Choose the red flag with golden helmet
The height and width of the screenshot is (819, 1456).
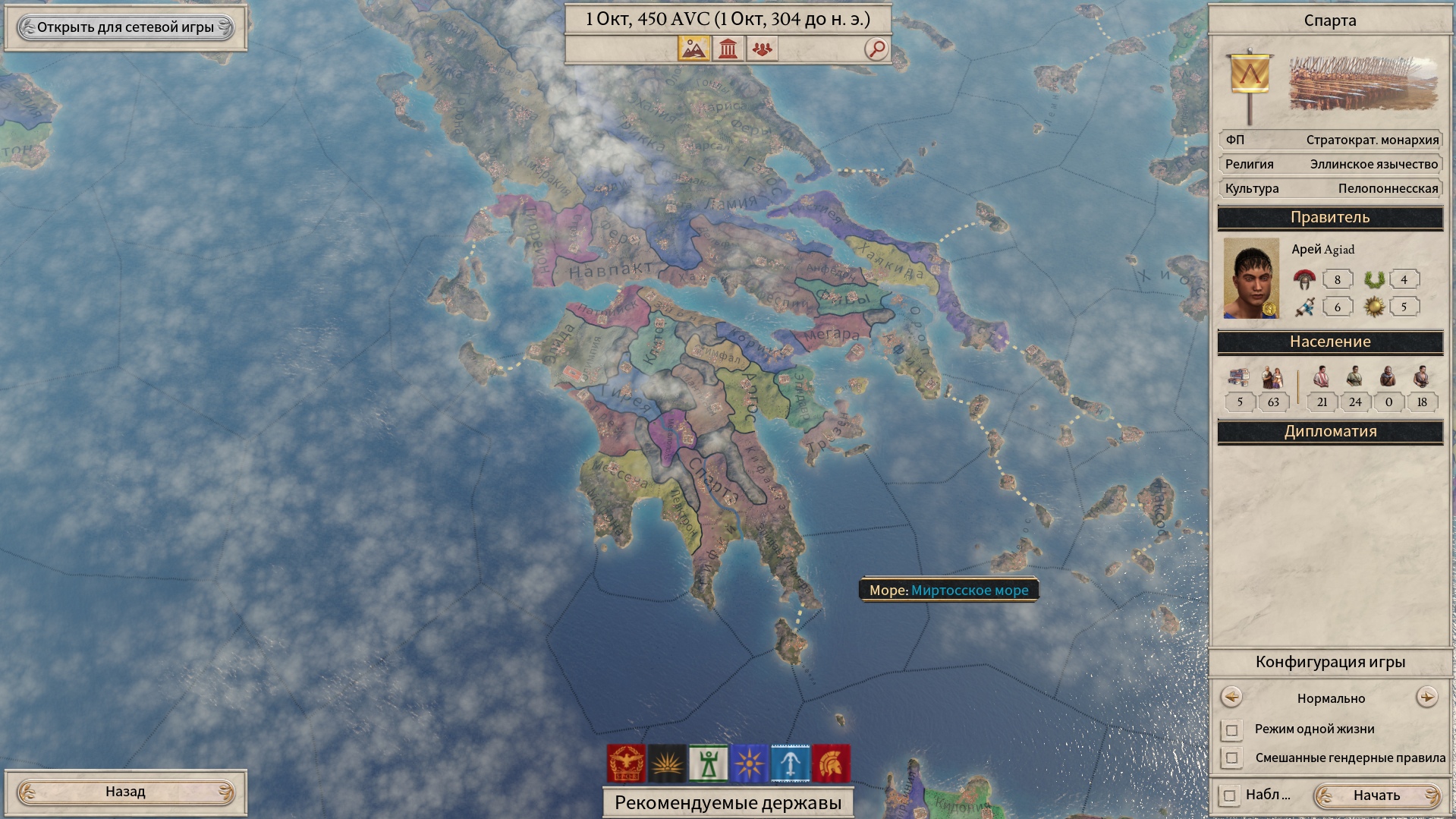[831, 763]
